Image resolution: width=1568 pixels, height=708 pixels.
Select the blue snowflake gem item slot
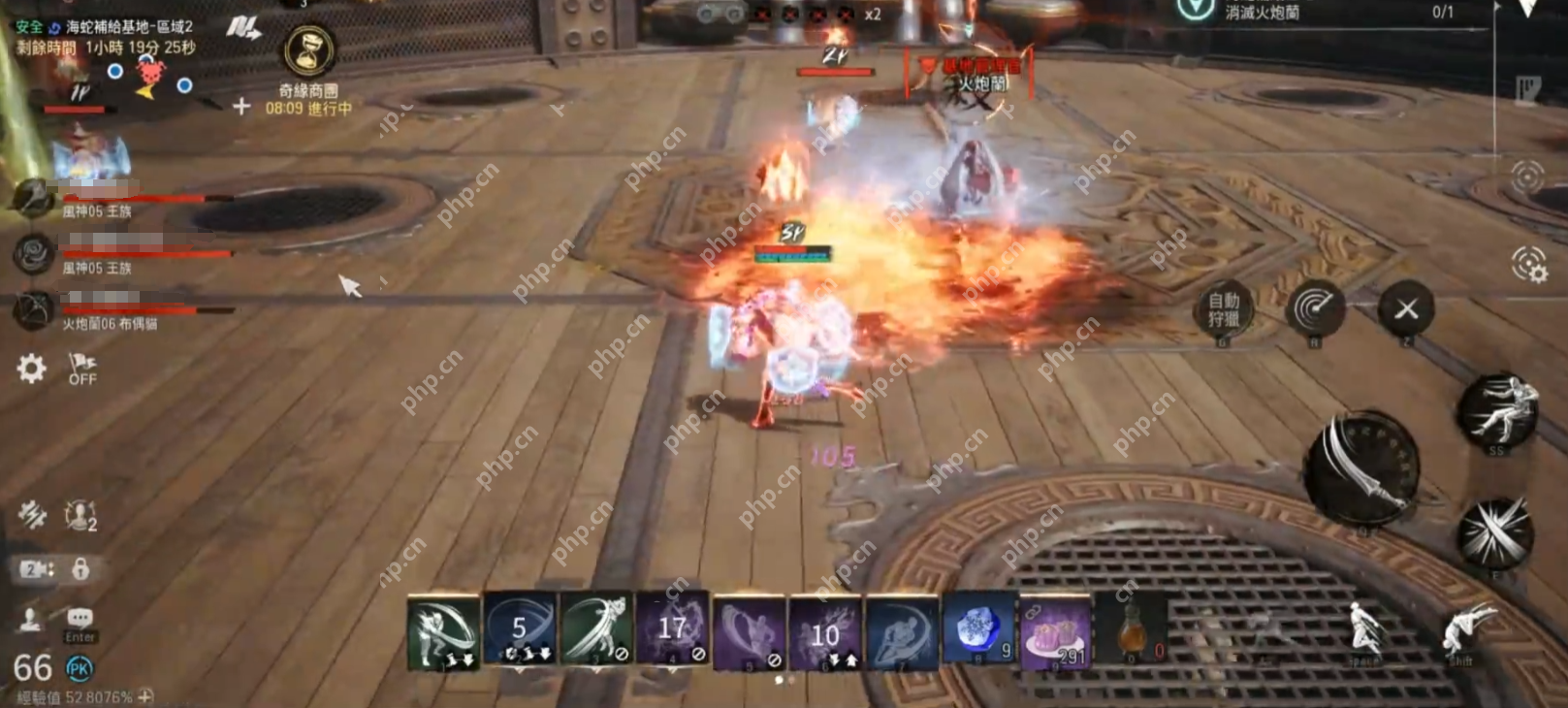point(978,631)
